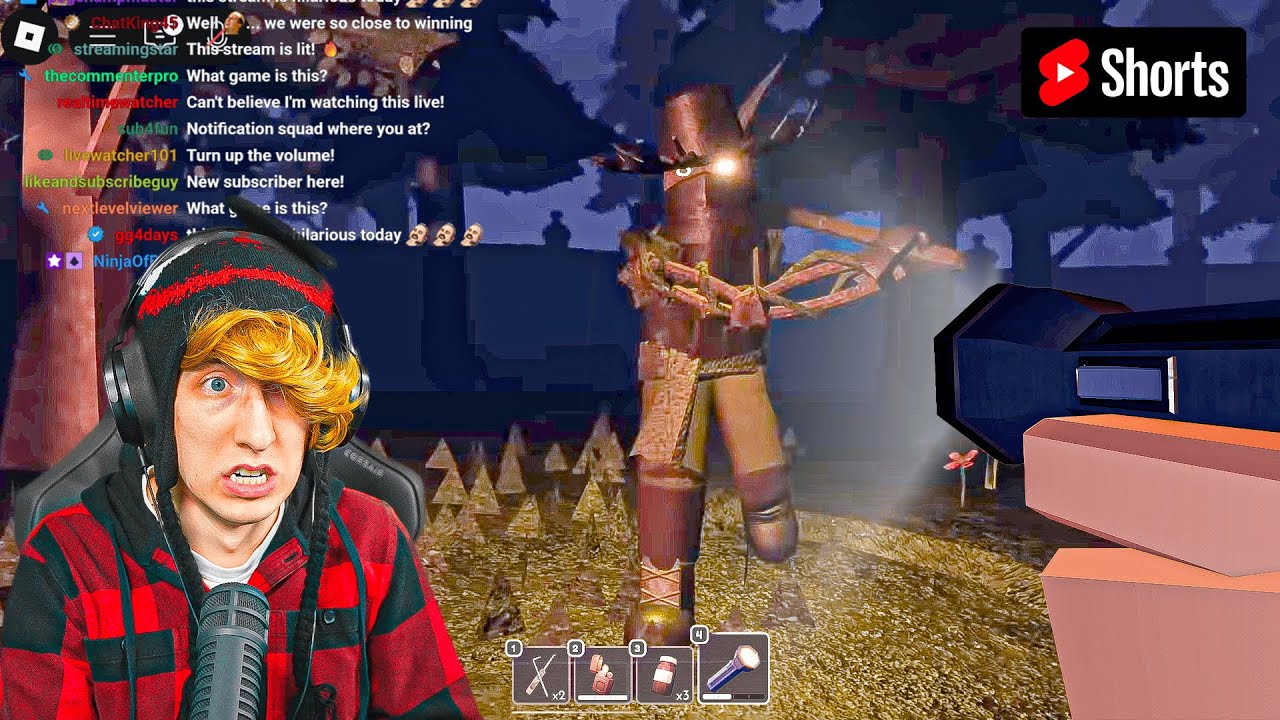
Task: Click the username thecommenterpro in chat
Action: [111, 76]
